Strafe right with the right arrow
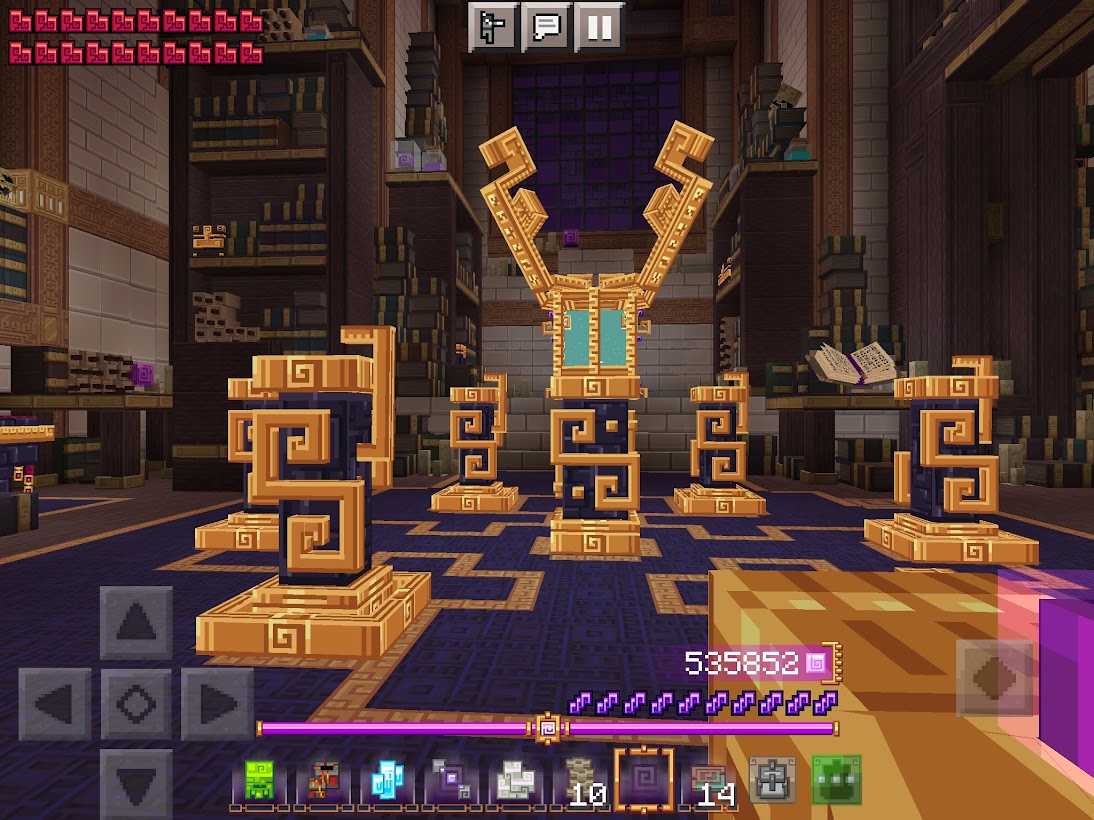1094x820 pixels. pos(217,705)
